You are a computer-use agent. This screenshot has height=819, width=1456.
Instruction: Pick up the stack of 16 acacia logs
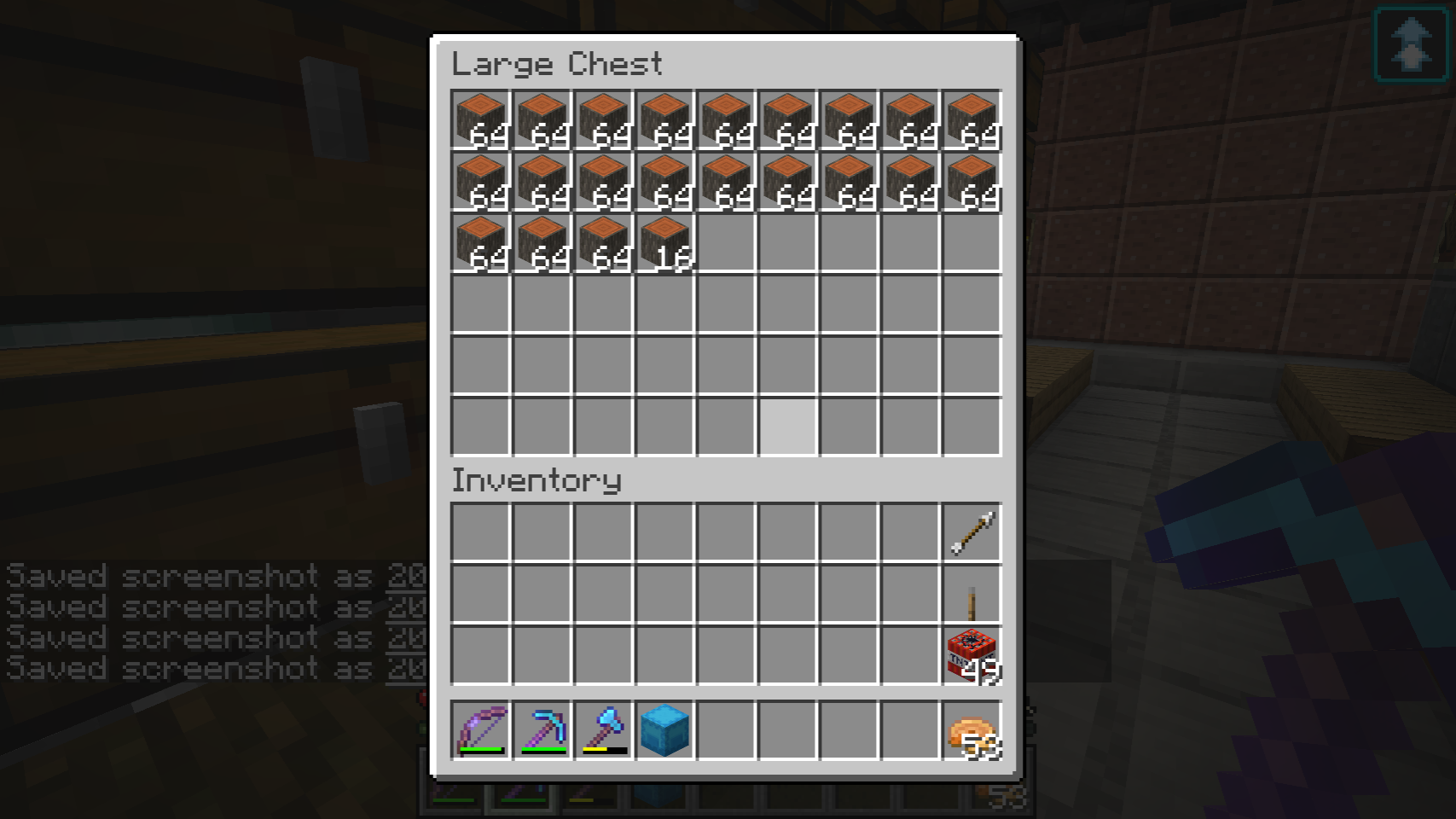[x=665, y=243]
